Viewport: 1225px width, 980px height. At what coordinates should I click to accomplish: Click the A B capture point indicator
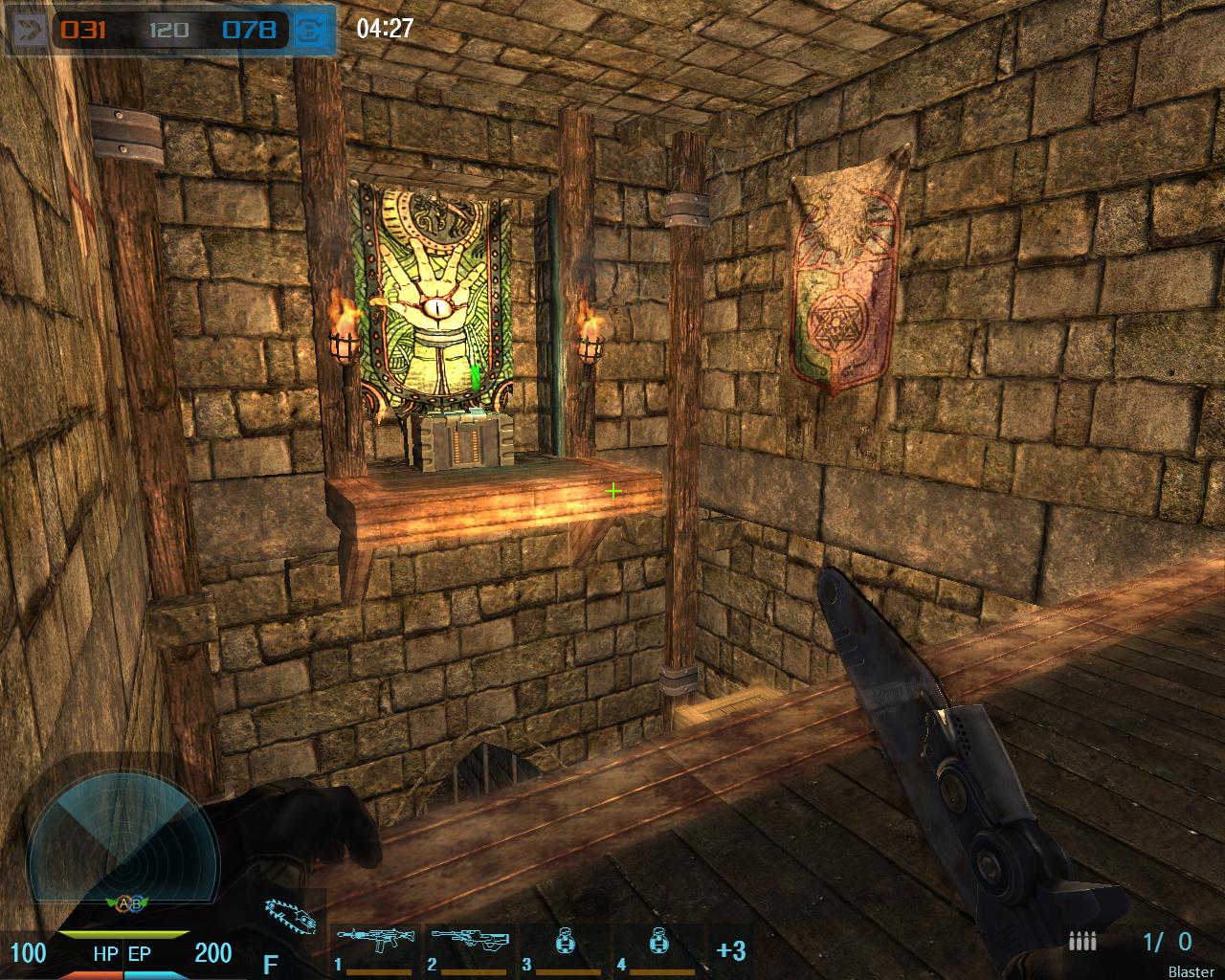[127, 903]
